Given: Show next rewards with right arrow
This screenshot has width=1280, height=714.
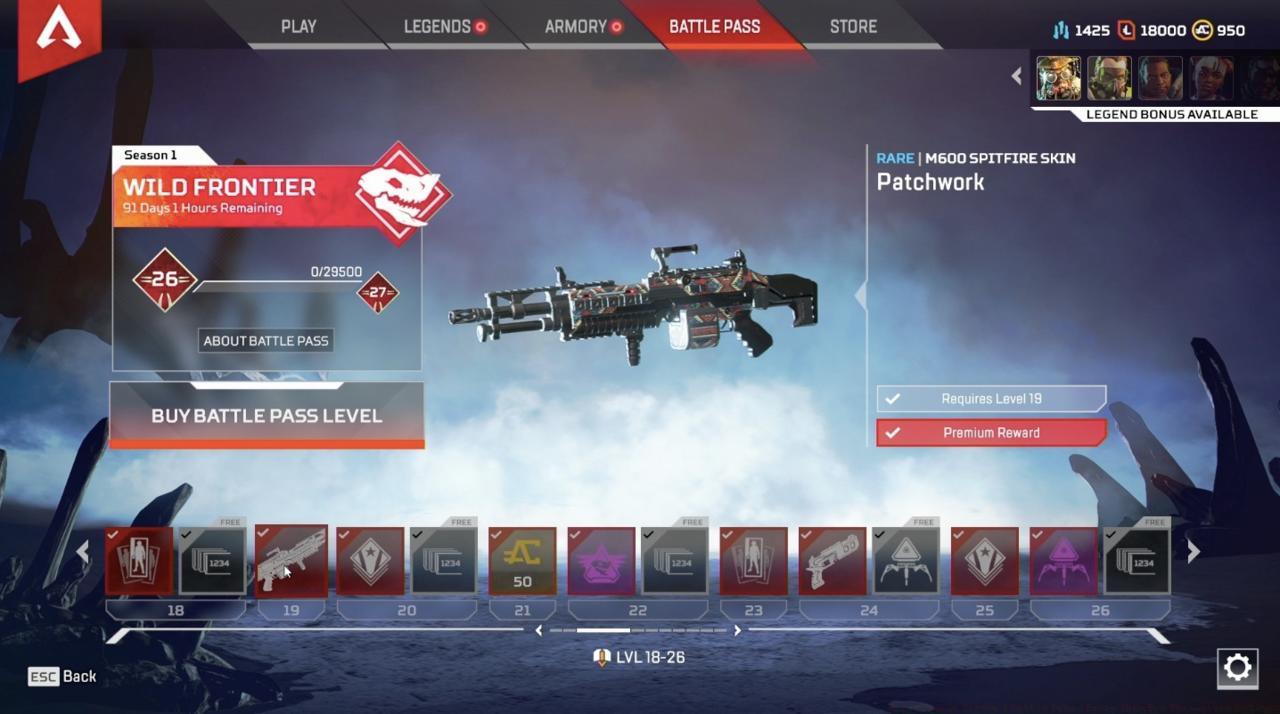Looking at the screenshot, I should click(x=1193, y=552).
